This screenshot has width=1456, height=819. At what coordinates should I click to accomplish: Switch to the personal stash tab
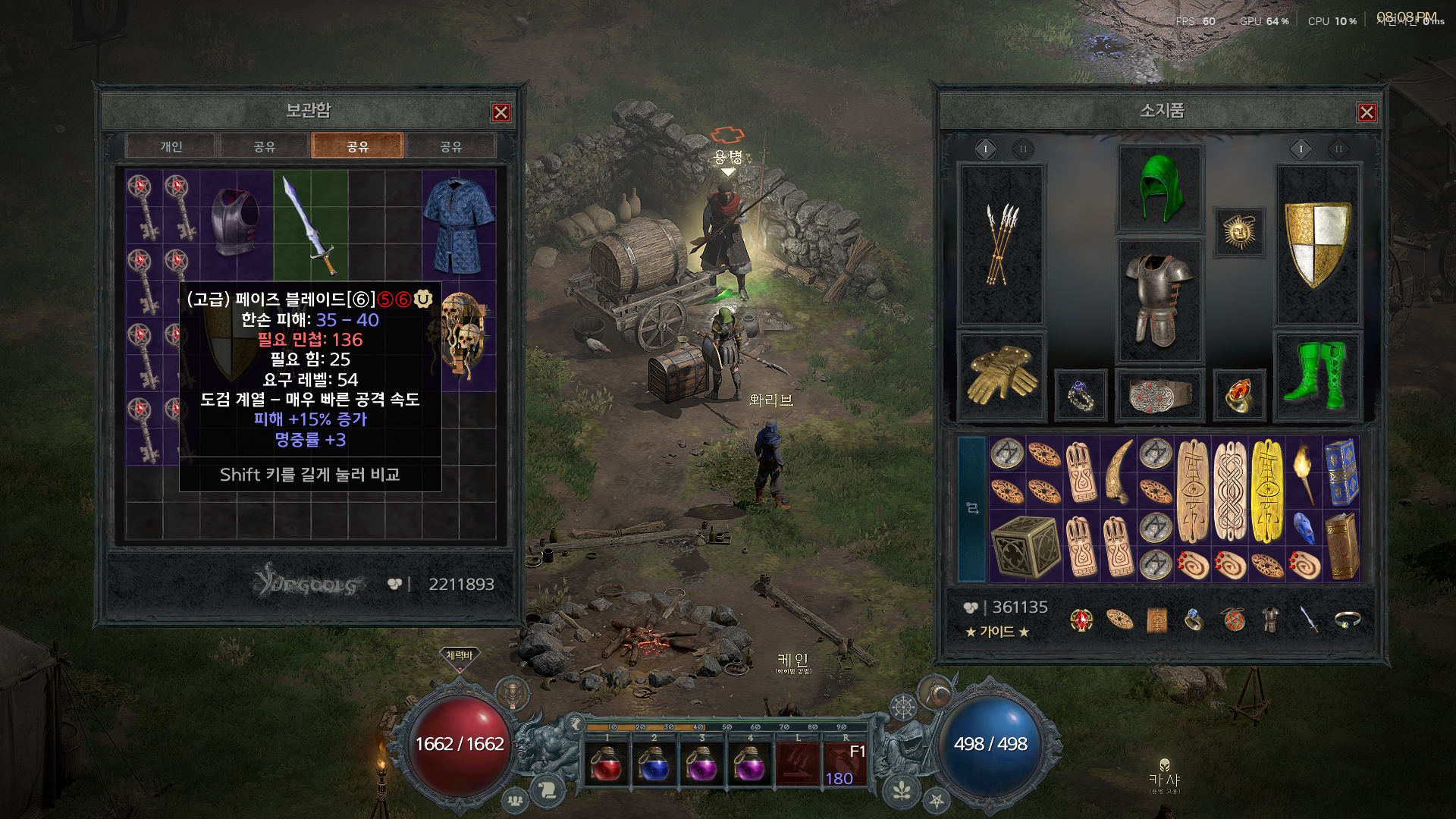[171, 146]
